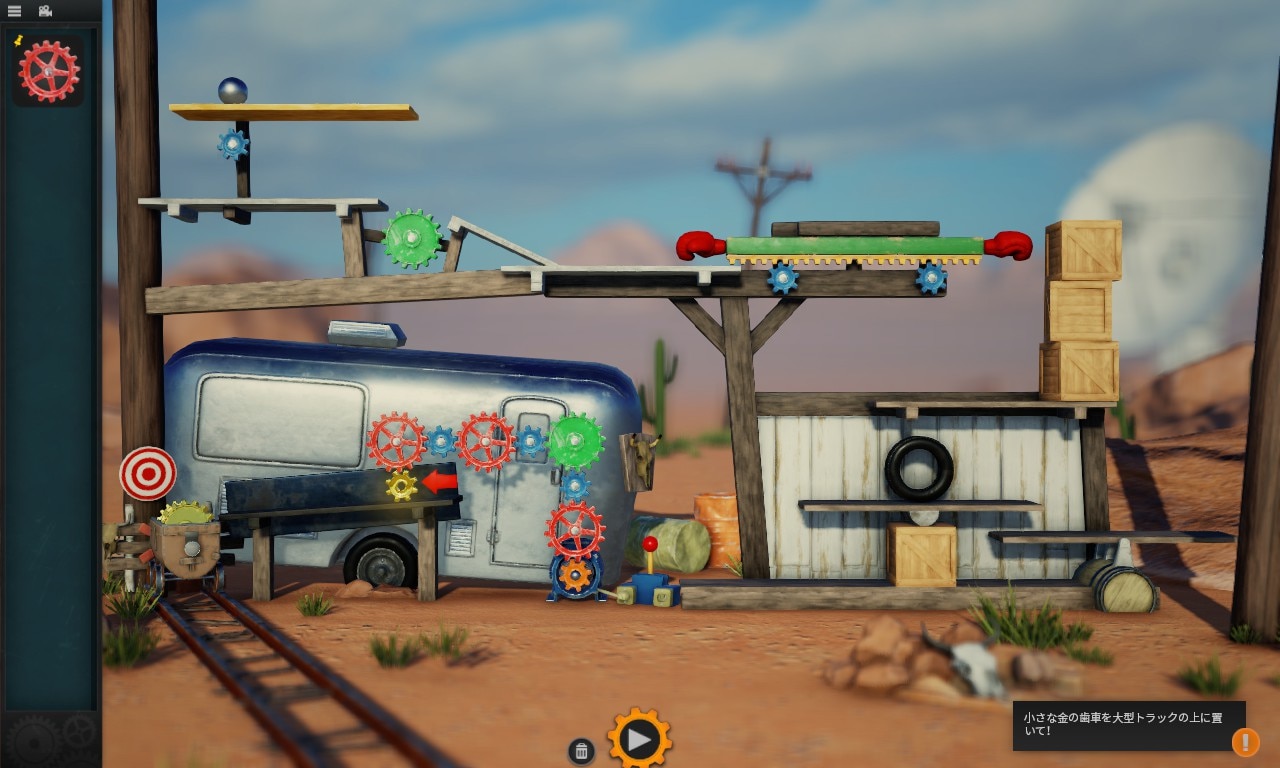The width and height of the screenshot is (1280, 768).
Task: Click the red arrow on the conveyor belt
Action: tap(438, 484)
